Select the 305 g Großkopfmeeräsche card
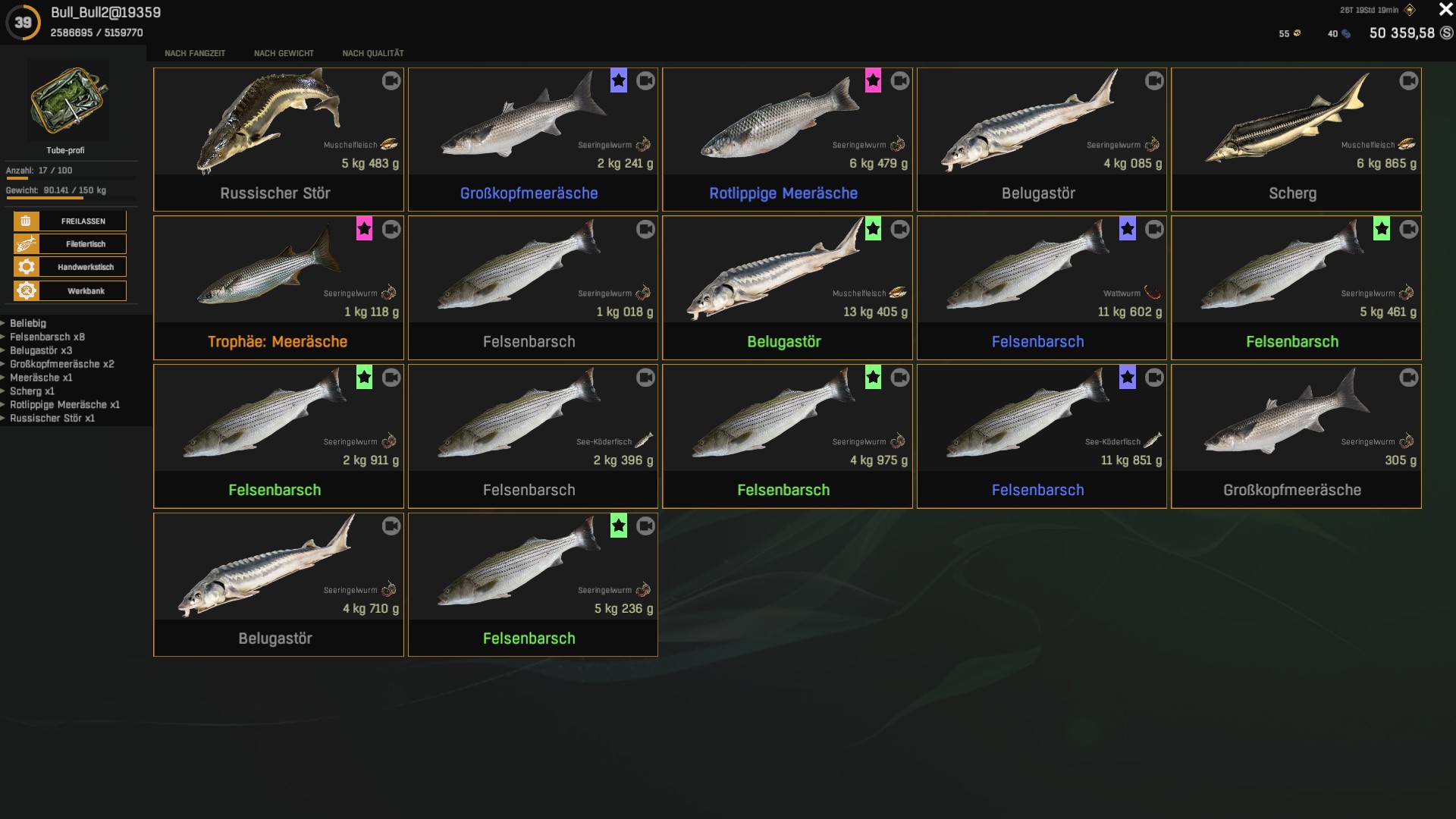Viewport: 1456px width, 819px height. 1296,436
